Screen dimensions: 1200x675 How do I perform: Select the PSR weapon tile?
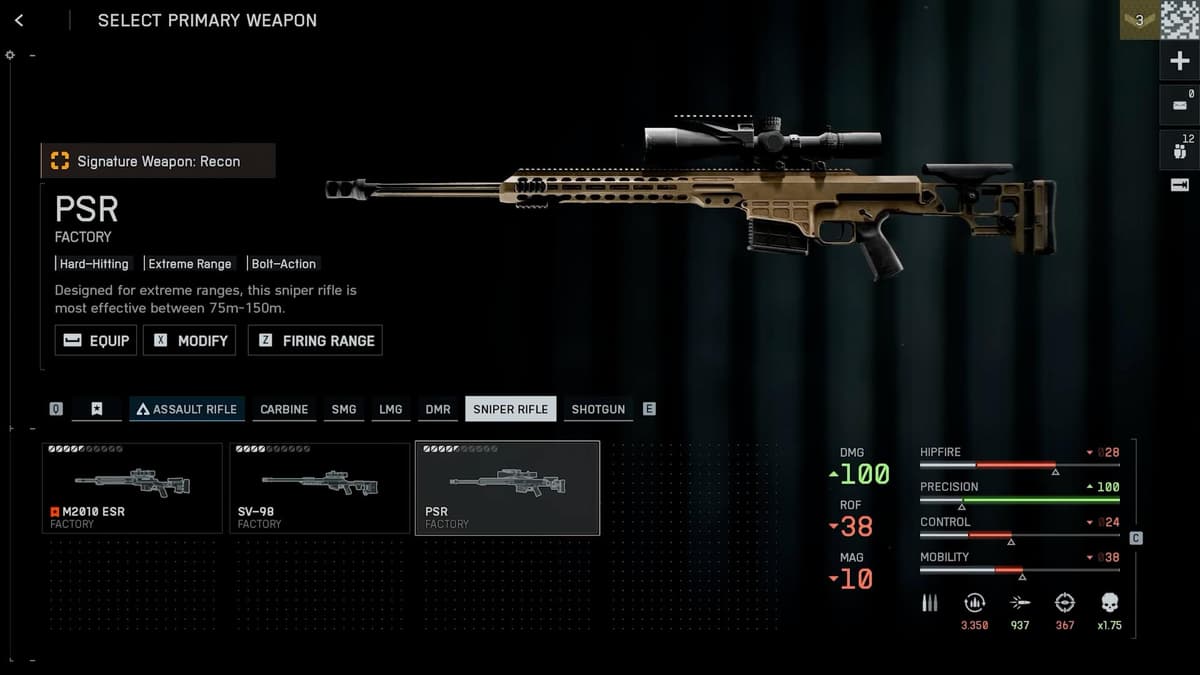[507, 488]
